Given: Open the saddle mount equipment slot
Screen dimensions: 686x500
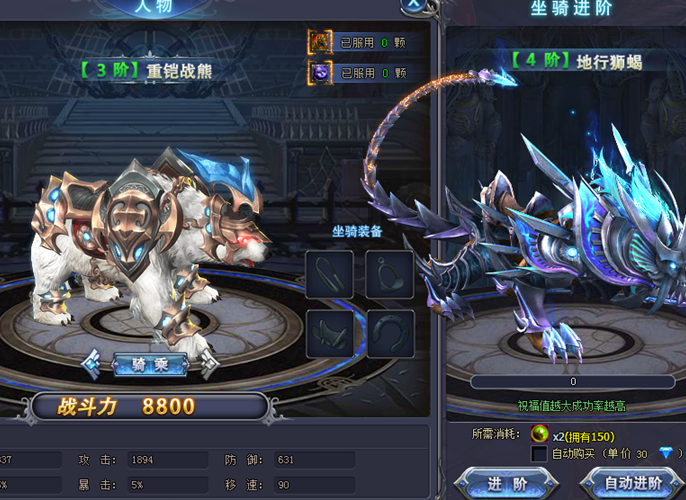Looking at the screenshot, I should coord(329,334).
